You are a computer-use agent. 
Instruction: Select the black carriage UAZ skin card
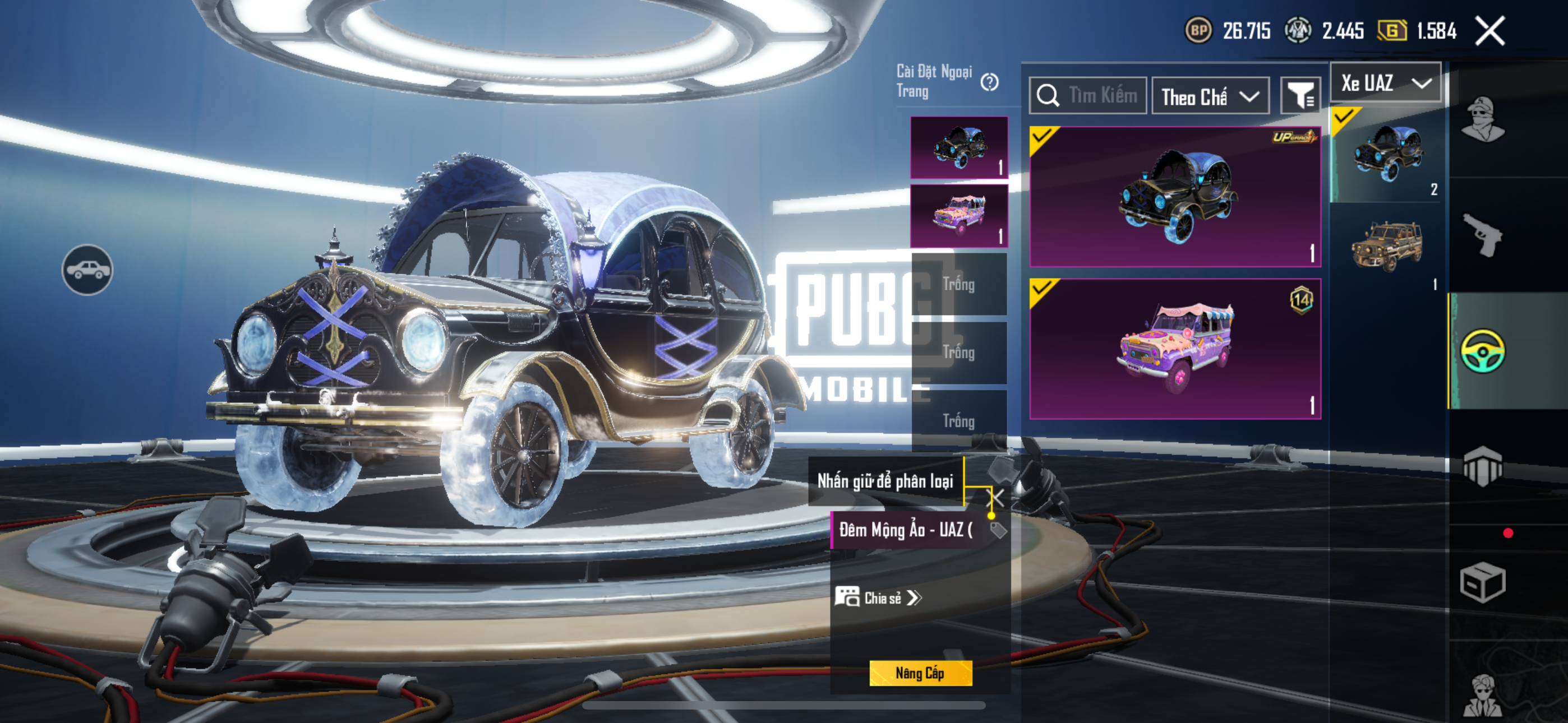point(1175,197)
